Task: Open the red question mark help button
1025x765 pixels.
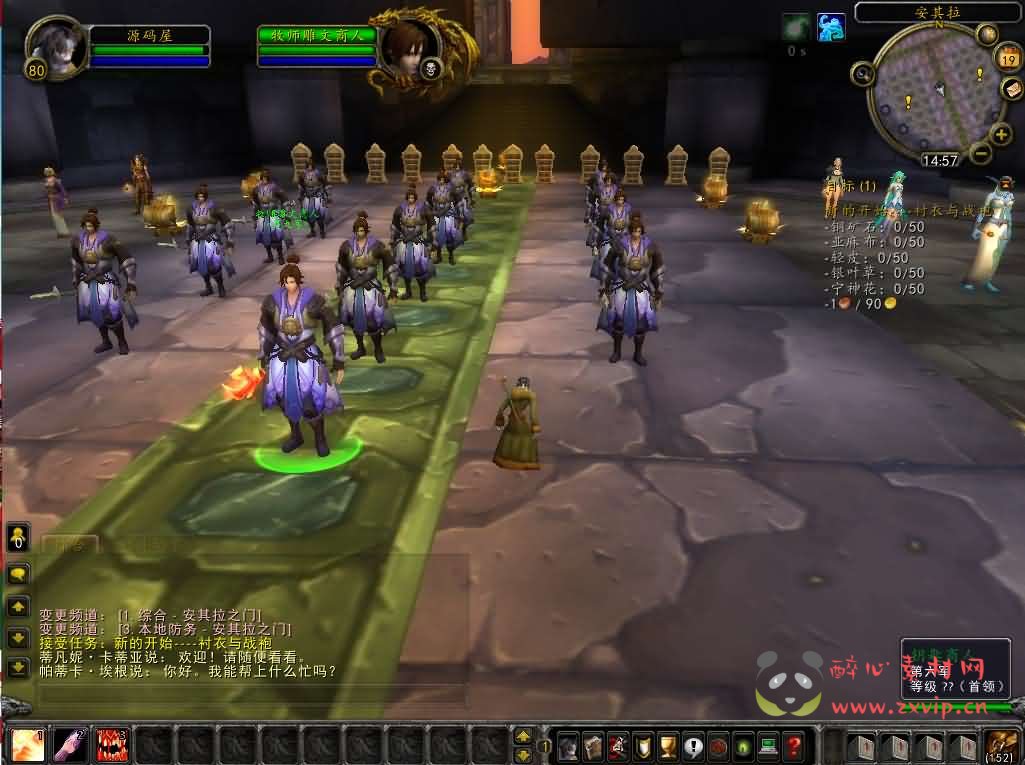Action: click(x=794, y=745)
